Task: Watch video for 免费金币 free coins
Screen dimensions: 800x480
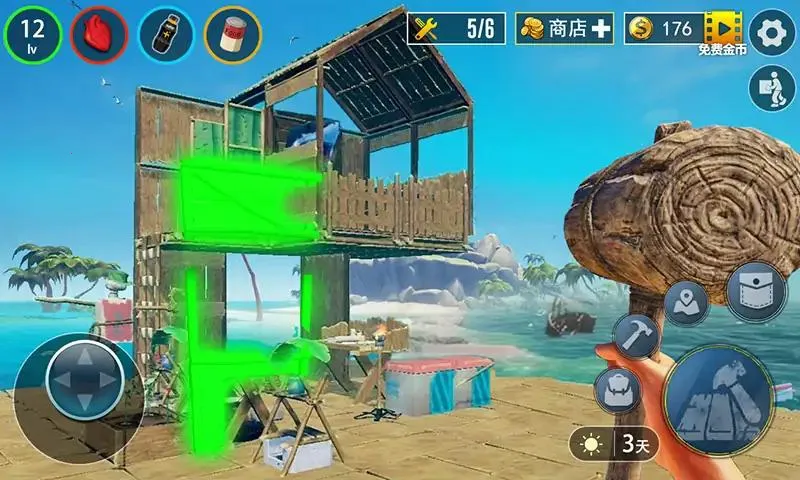Action: (725, 30)
